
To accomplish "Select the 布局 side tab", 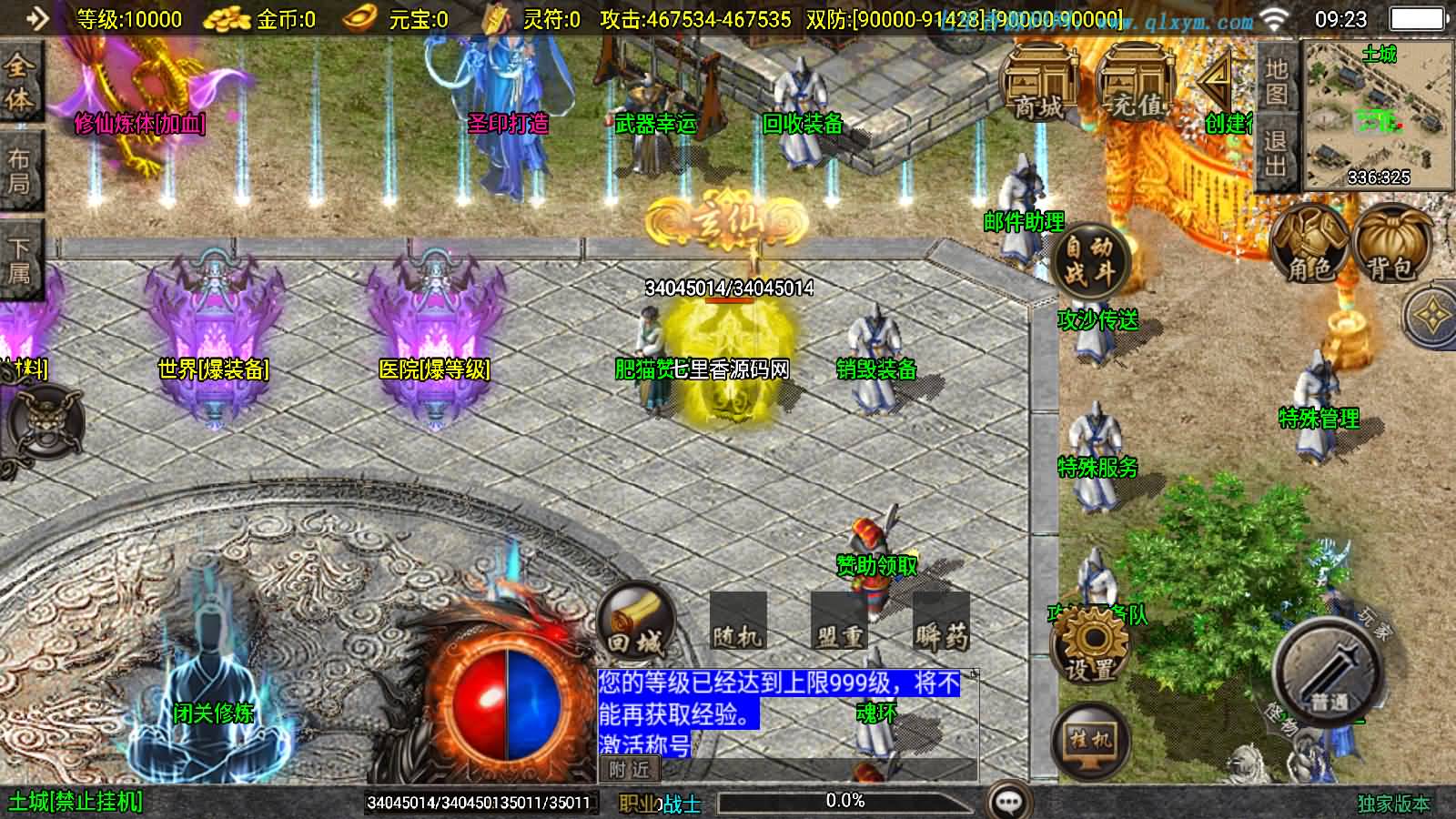I will (x=19, y=172).
